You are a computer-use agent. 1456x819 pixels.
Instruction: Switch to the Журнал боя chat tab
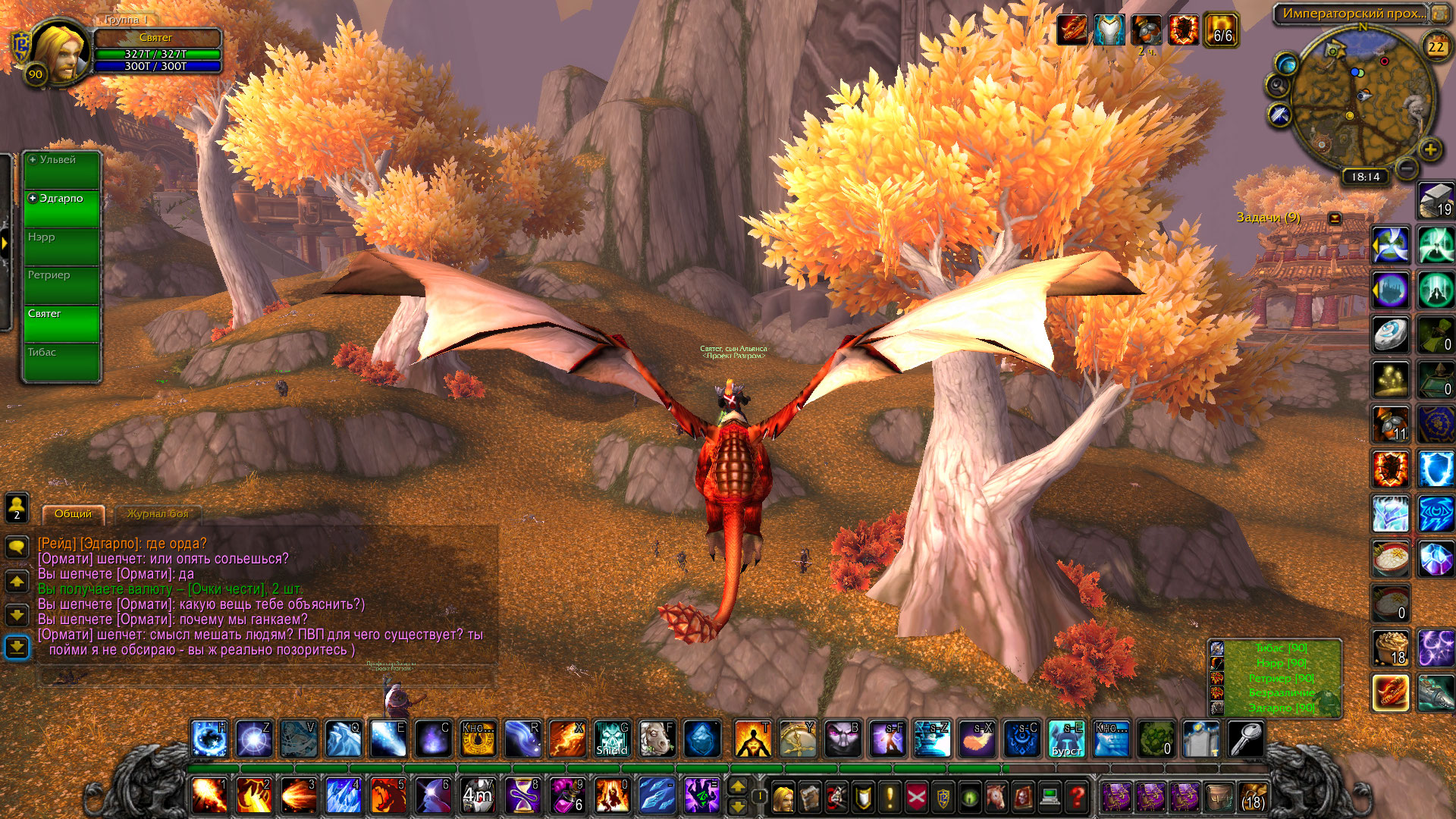coord(158,514)
